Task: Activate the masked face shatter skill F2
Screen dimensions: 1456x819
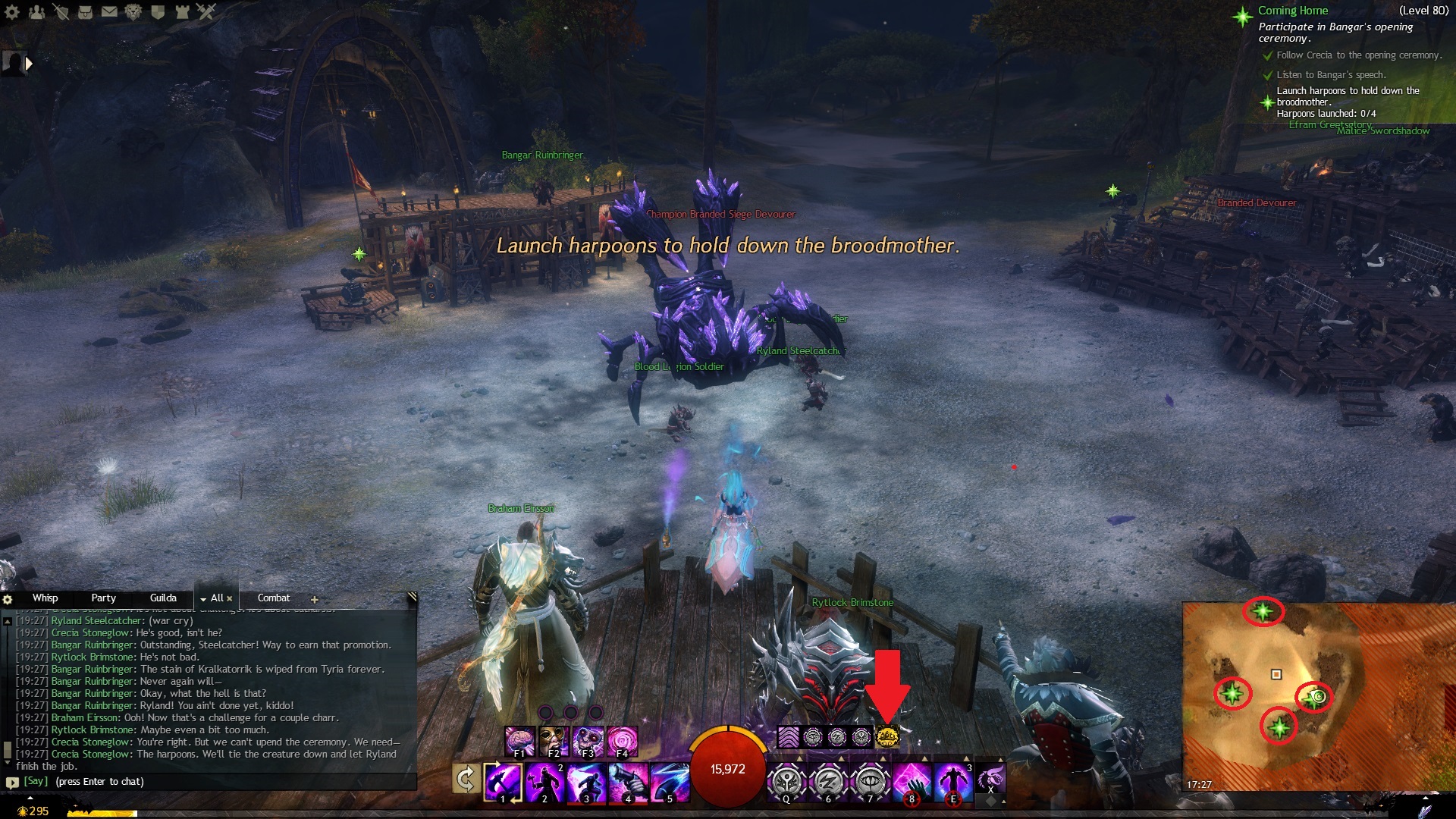Action: [554, 741]
